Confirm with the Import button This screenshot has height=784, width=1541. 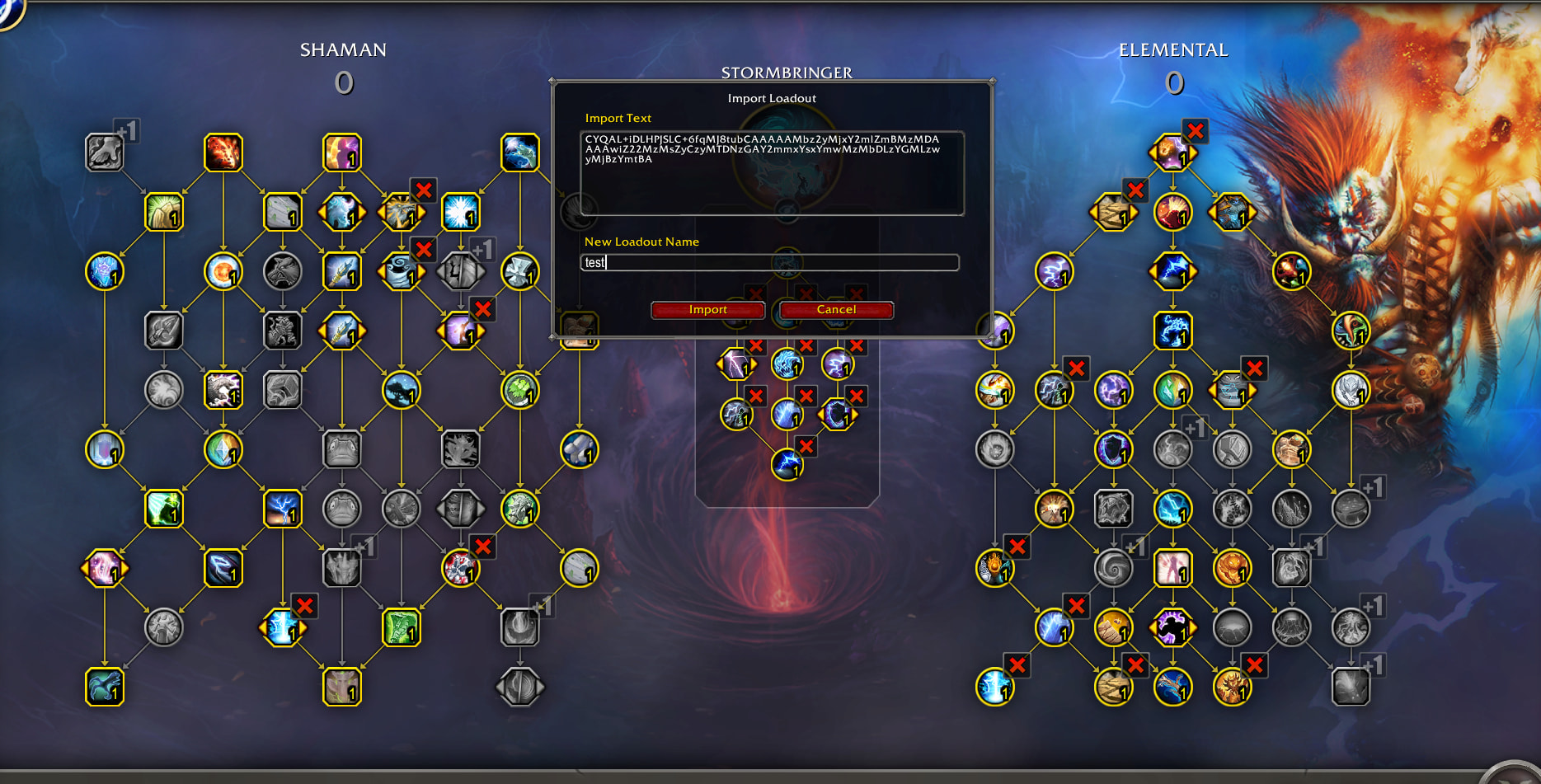coord(707,310)
